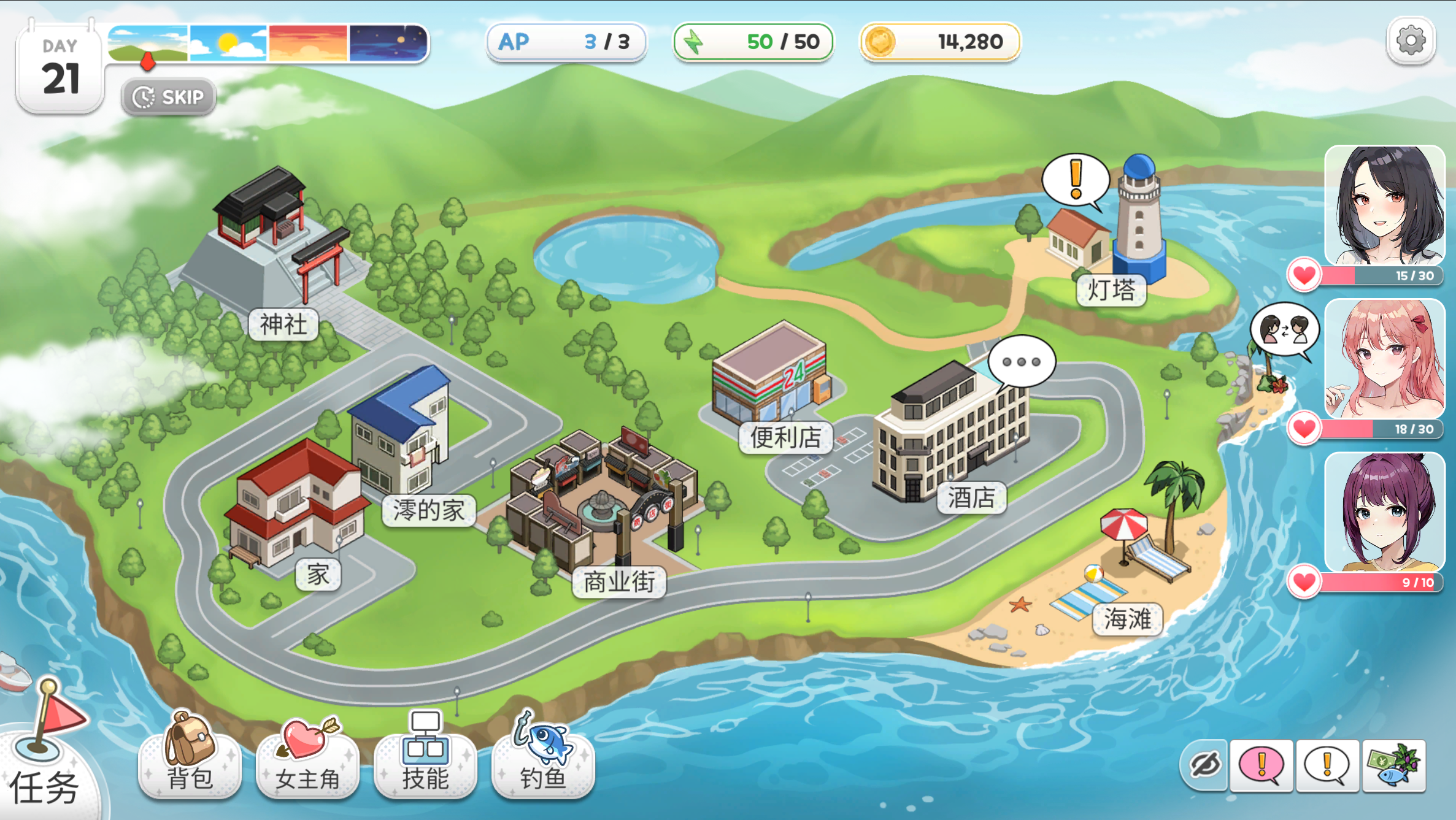Open the 背包 backpack inventory

(190, 757)
